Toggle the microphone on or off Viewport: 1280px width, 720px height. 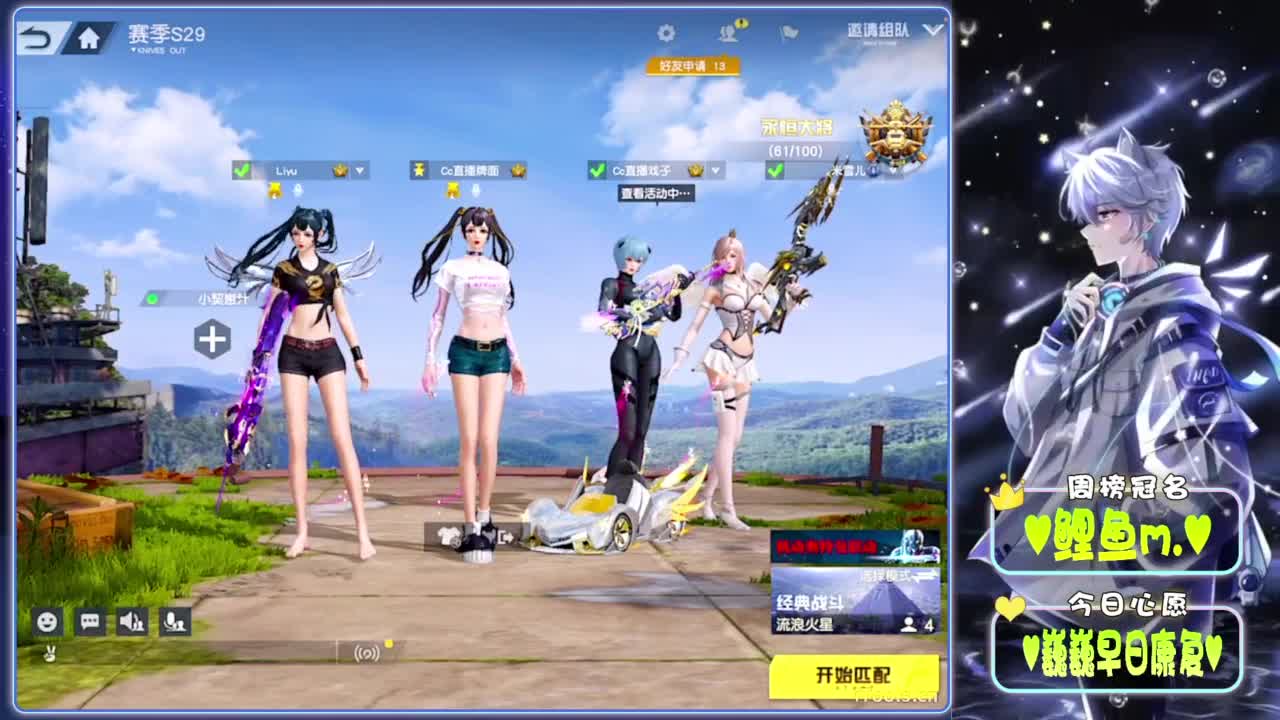(x=175, y=622)
